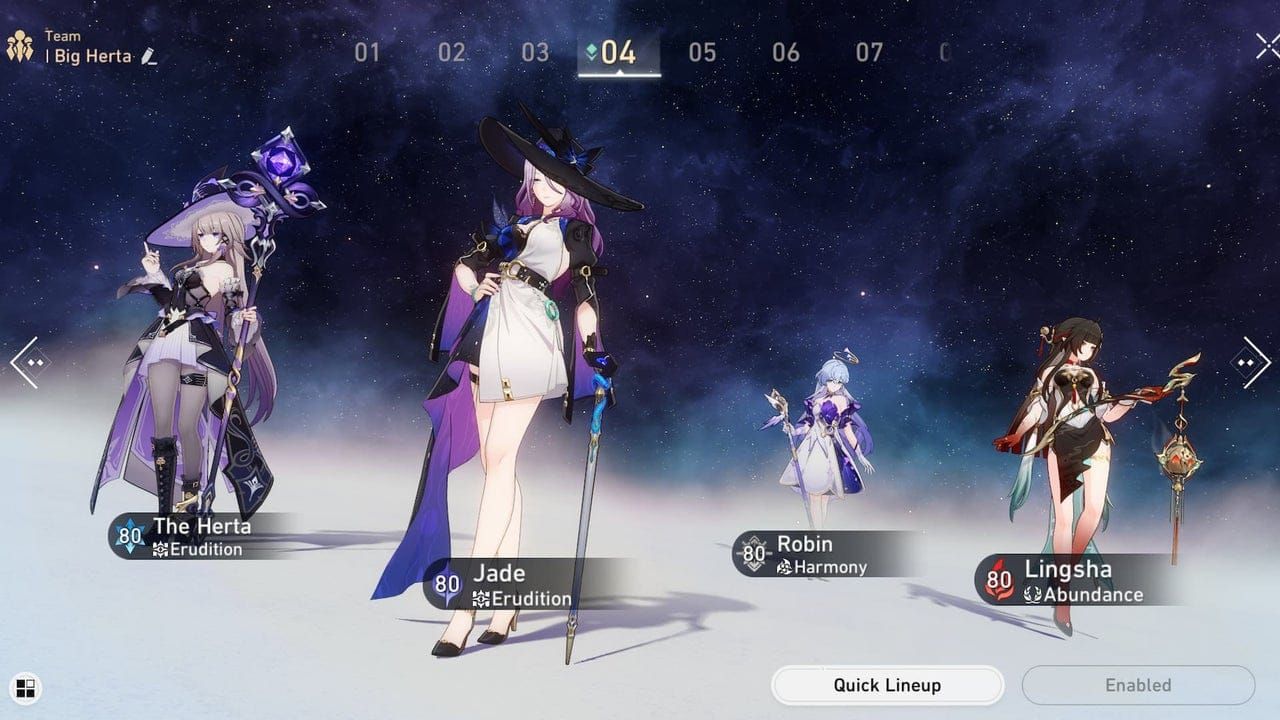The height and width of the screenshot is (720, 1280).
Task: Select the Robin character slot
Action: point(822,450)
